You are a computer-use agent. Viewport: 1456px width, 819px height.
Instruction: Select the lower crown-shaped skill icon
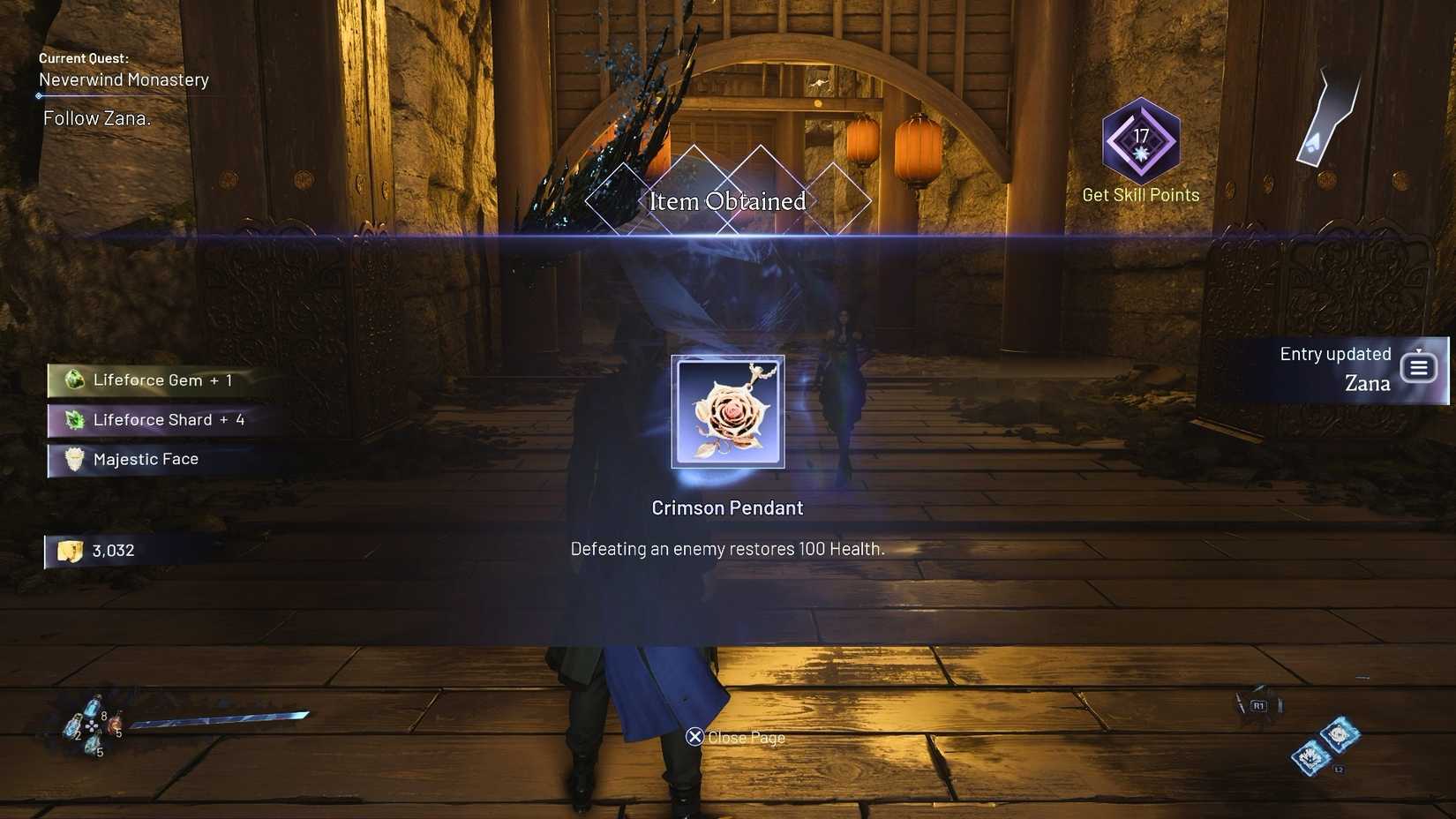[1310, 757]
